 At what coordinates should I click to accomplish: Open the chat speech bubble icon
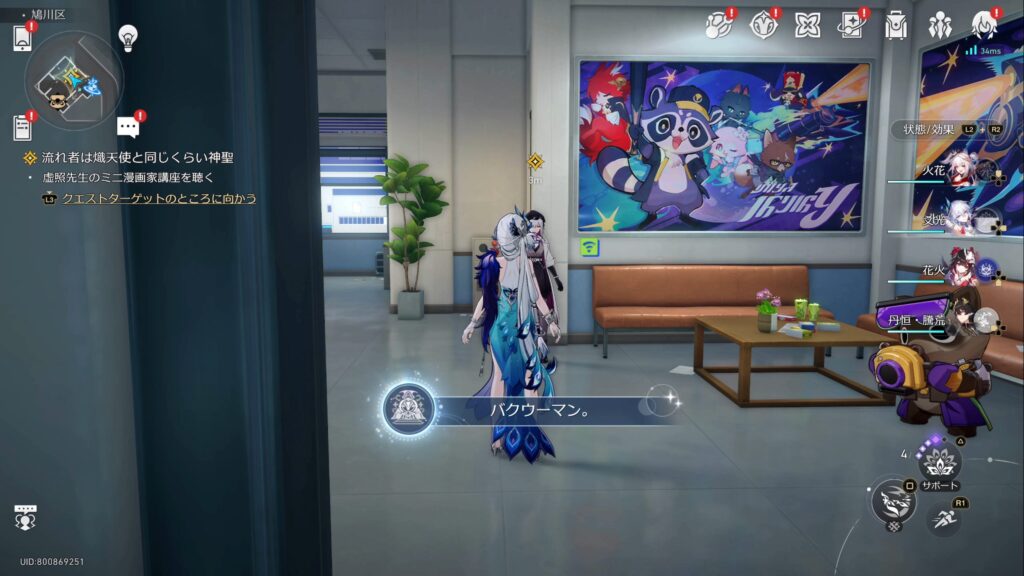[x=127, y=127]
